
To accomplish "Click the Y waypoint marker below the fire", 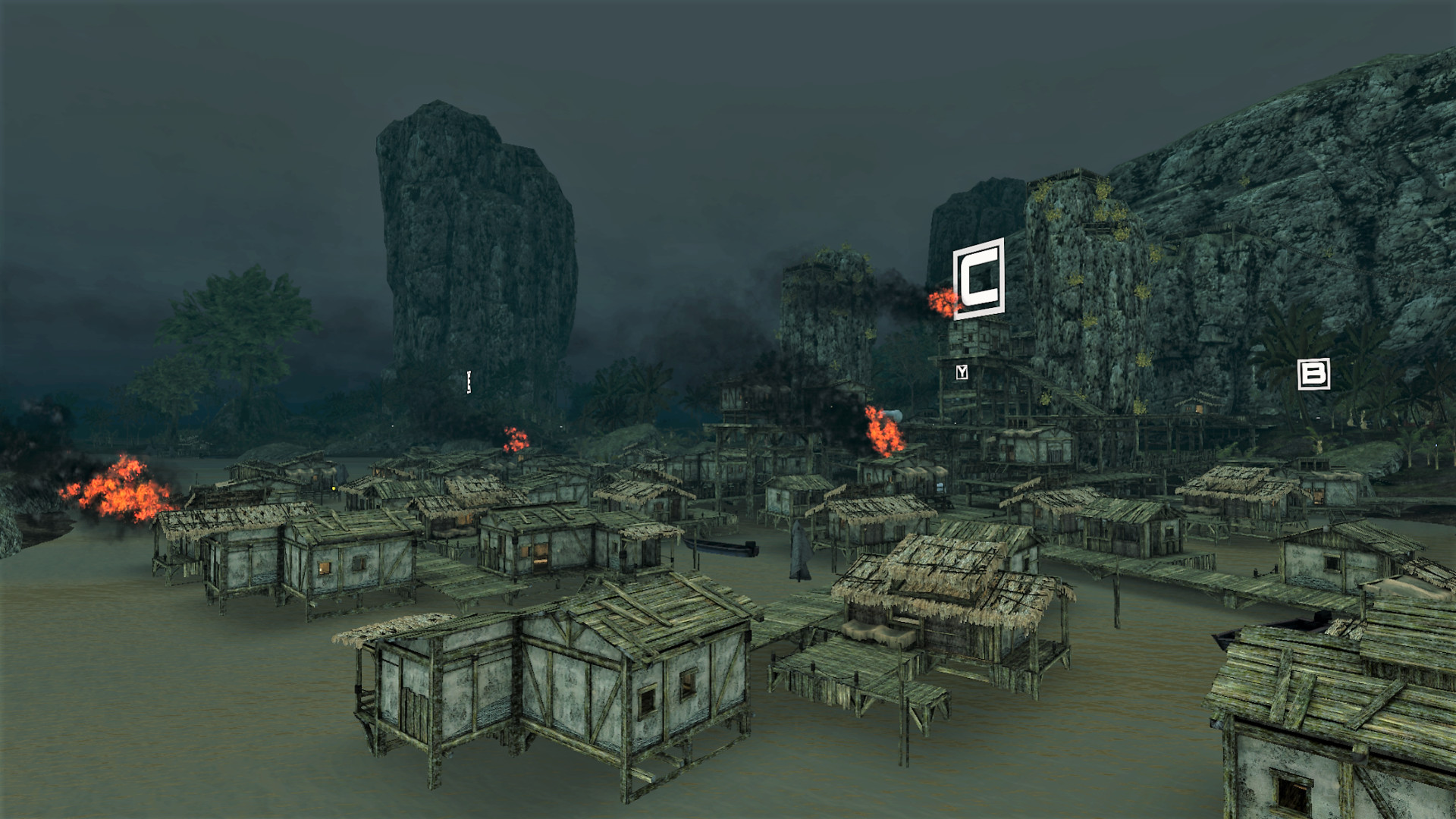I will [x=962, y=373].
